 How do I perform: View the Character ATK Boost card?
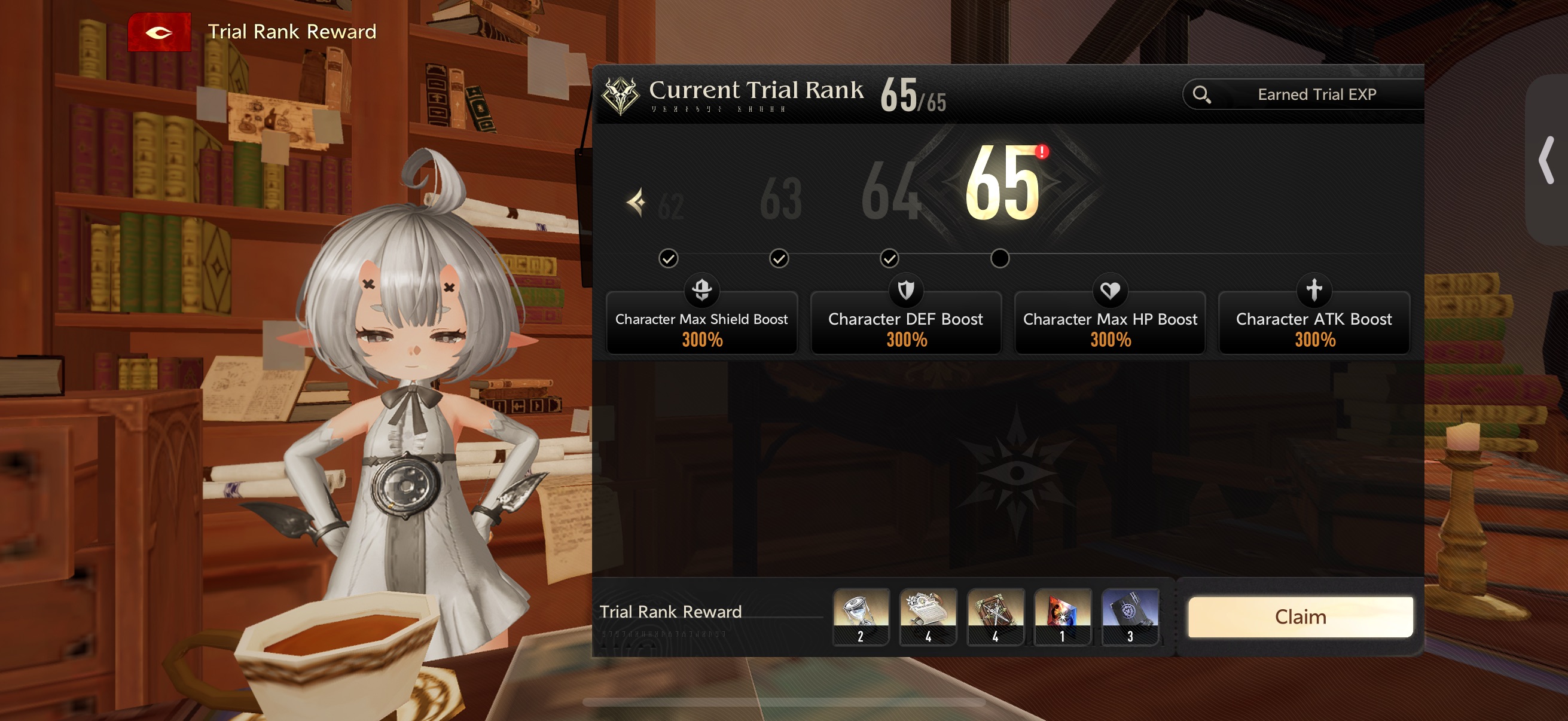[x=1314, y=323]
